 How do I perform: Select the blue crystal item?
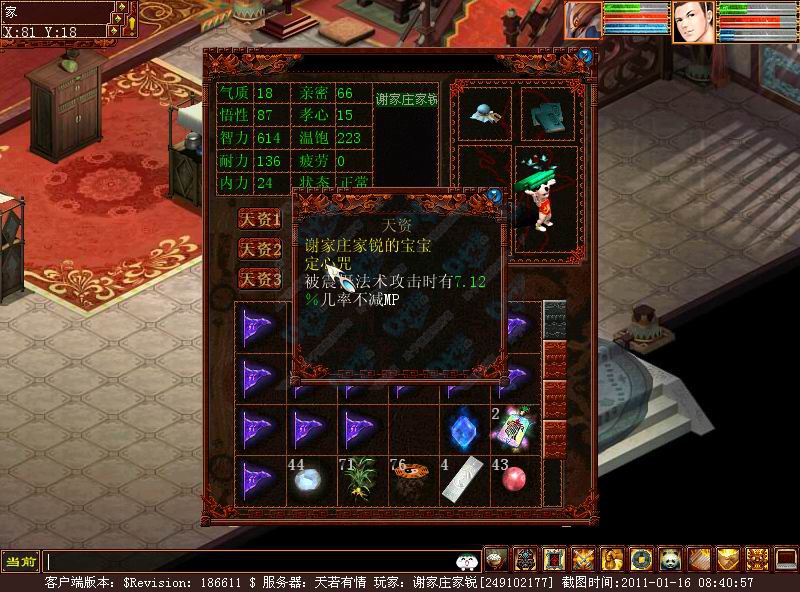[463, 429]
